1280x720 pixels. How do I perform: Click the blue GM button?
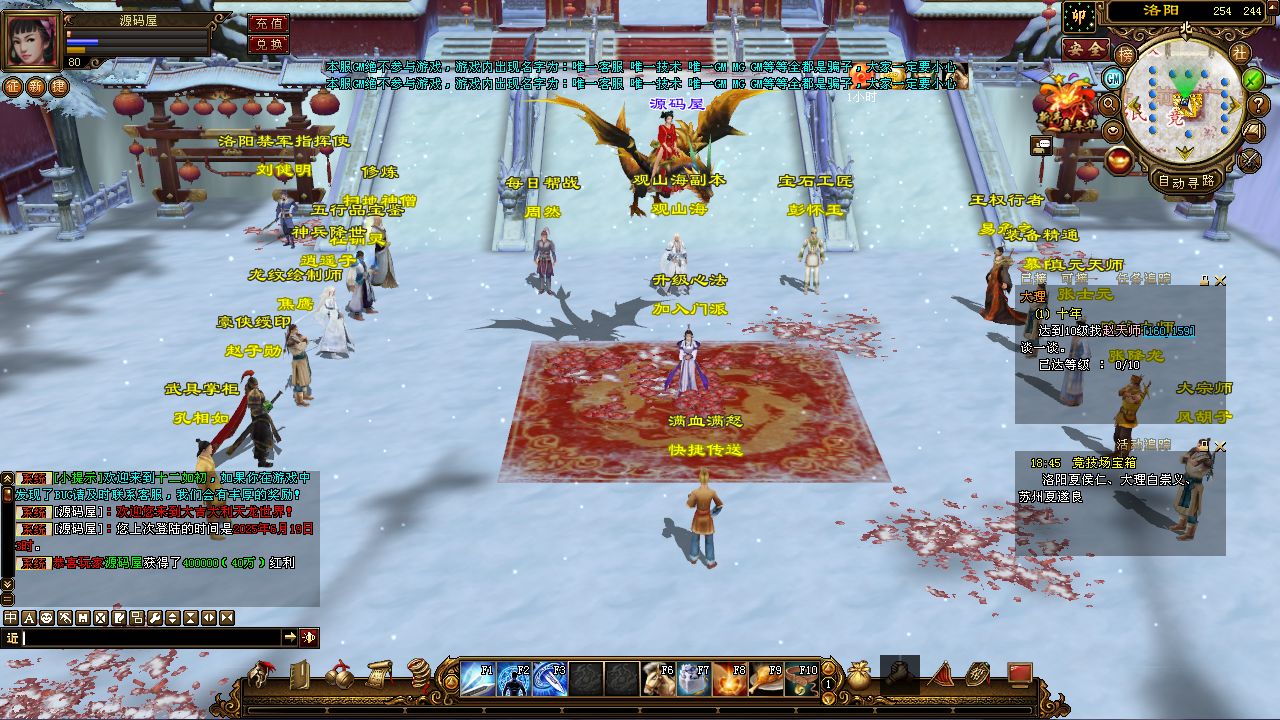[1113, 77]
